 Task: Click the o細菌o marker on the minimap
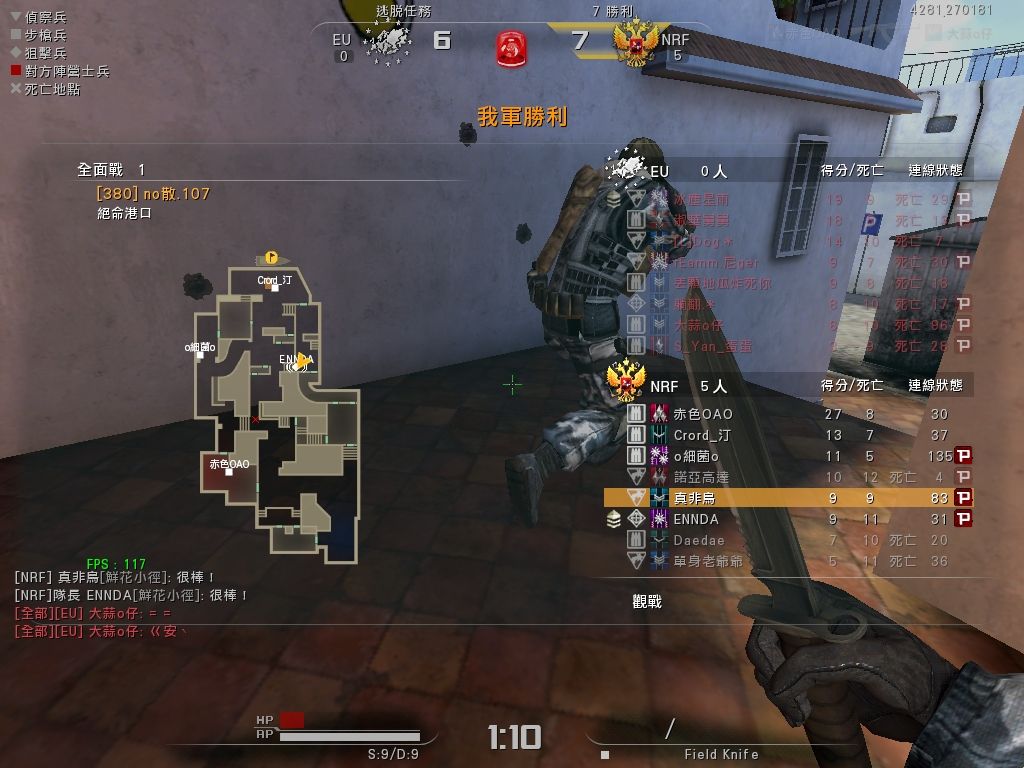coord(200,354)
